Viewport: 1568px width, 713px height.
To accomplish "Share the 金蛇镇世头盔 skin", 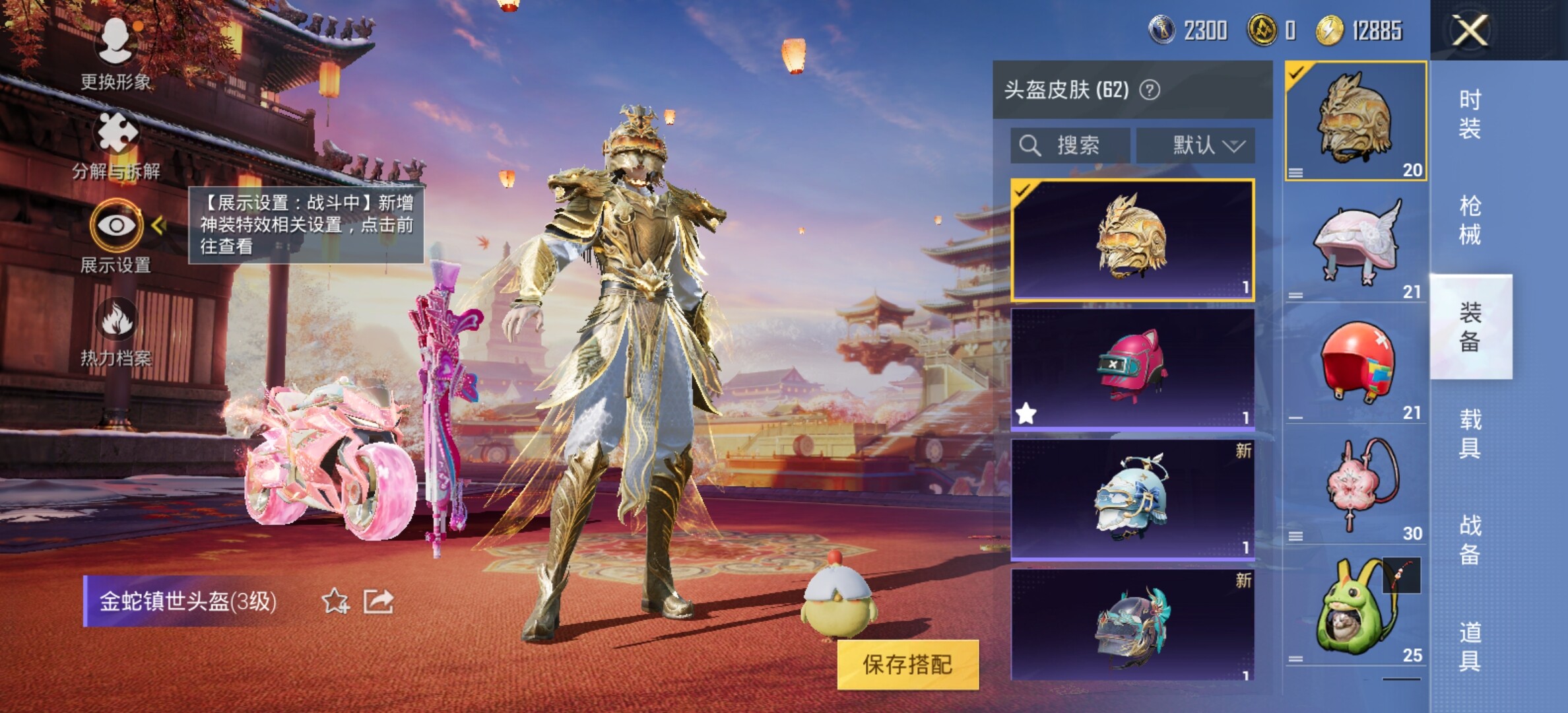I will click(x=379, y=601).
